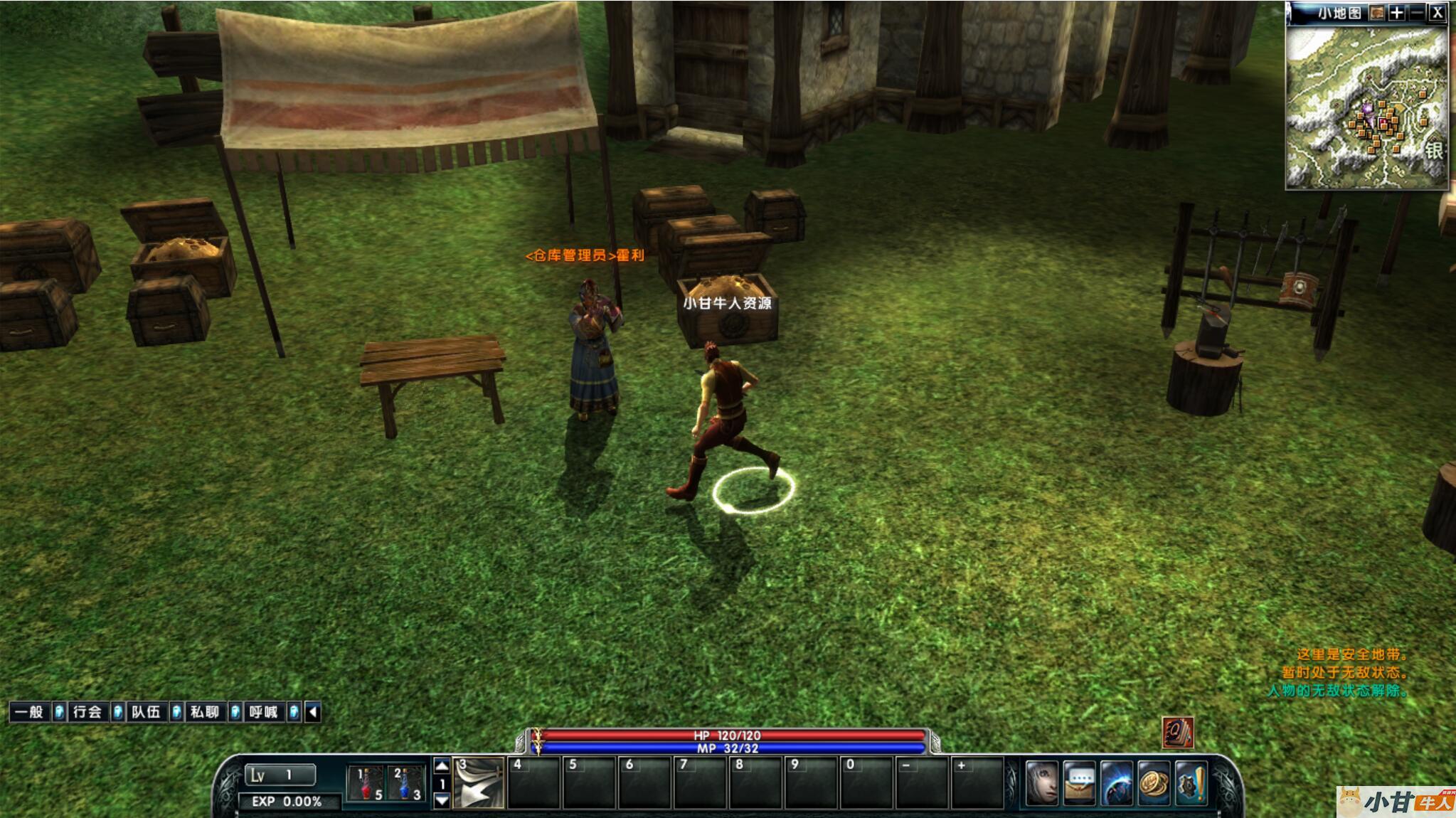Click the blue planet skill icon
This screenshot has height=818, width=1456.
[x=1117, y=782]
